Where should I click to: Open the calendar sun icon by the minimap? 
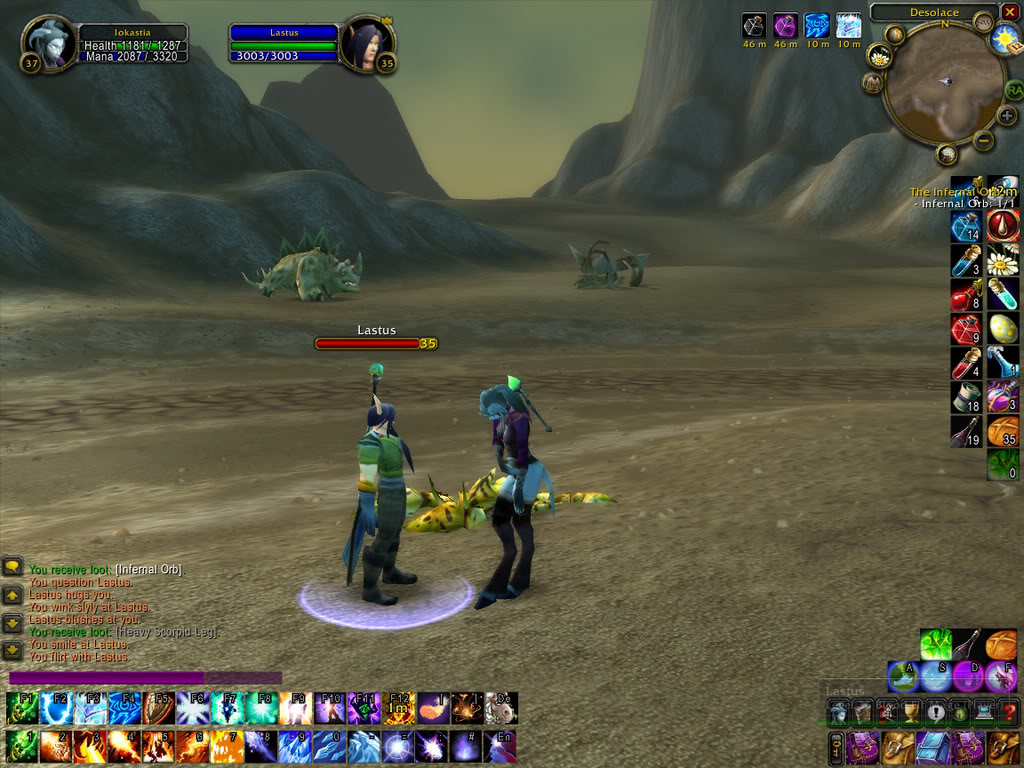tap(1005, 39)
